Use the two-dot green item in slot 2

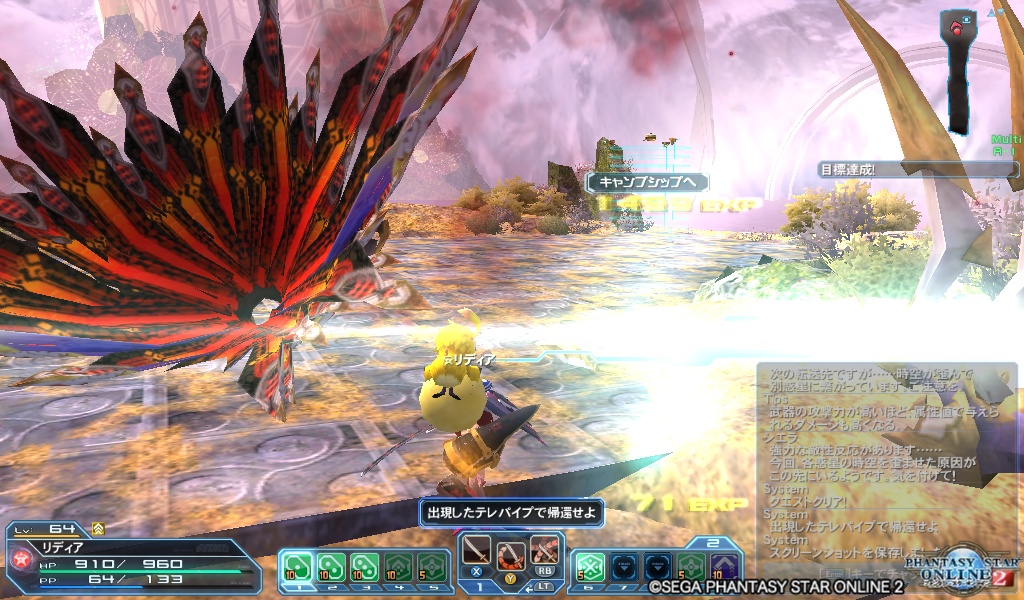point(332,567)
